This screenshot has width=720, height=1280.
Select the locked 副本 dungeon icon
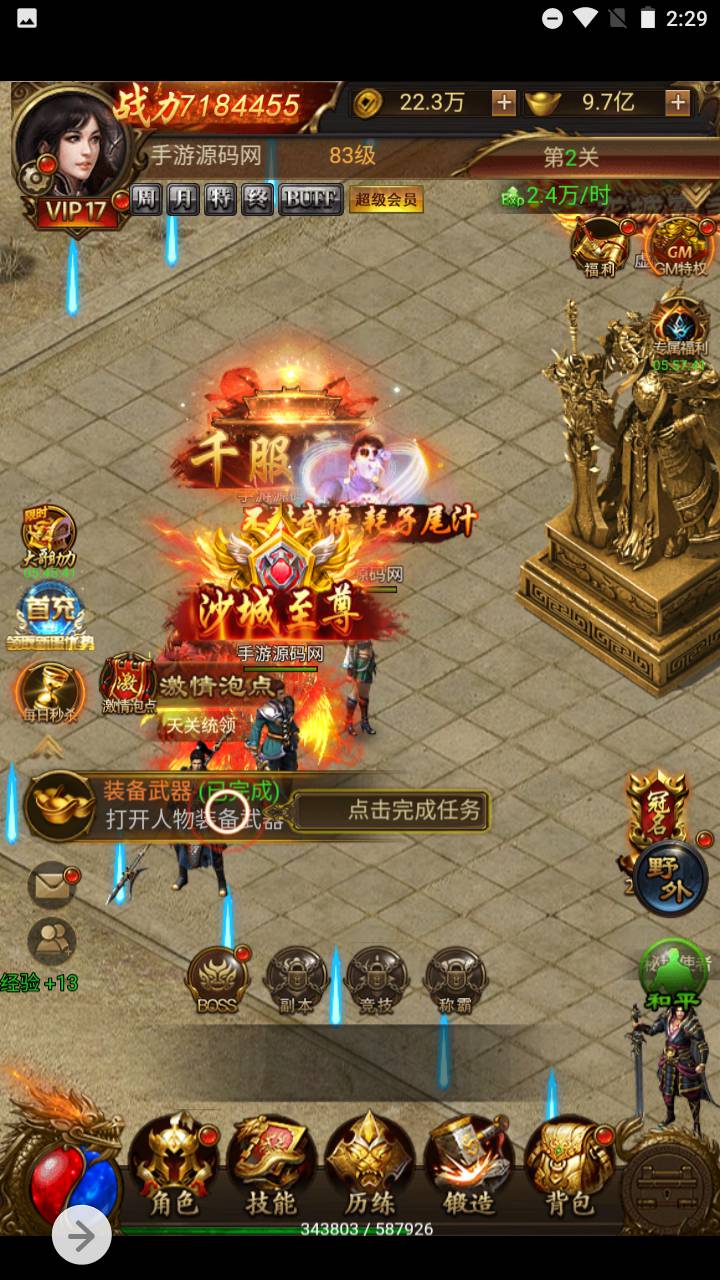coord(296,979)
